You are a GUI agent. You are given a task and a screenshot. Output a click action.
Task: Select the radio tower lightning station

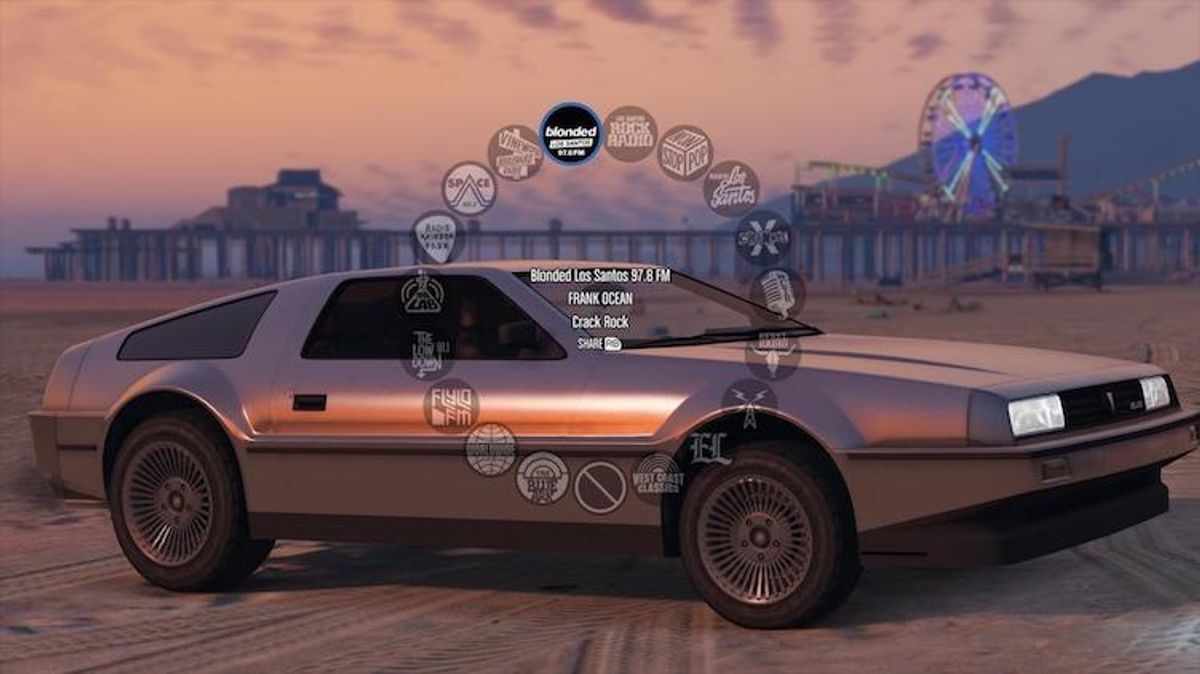click(750, 405)
